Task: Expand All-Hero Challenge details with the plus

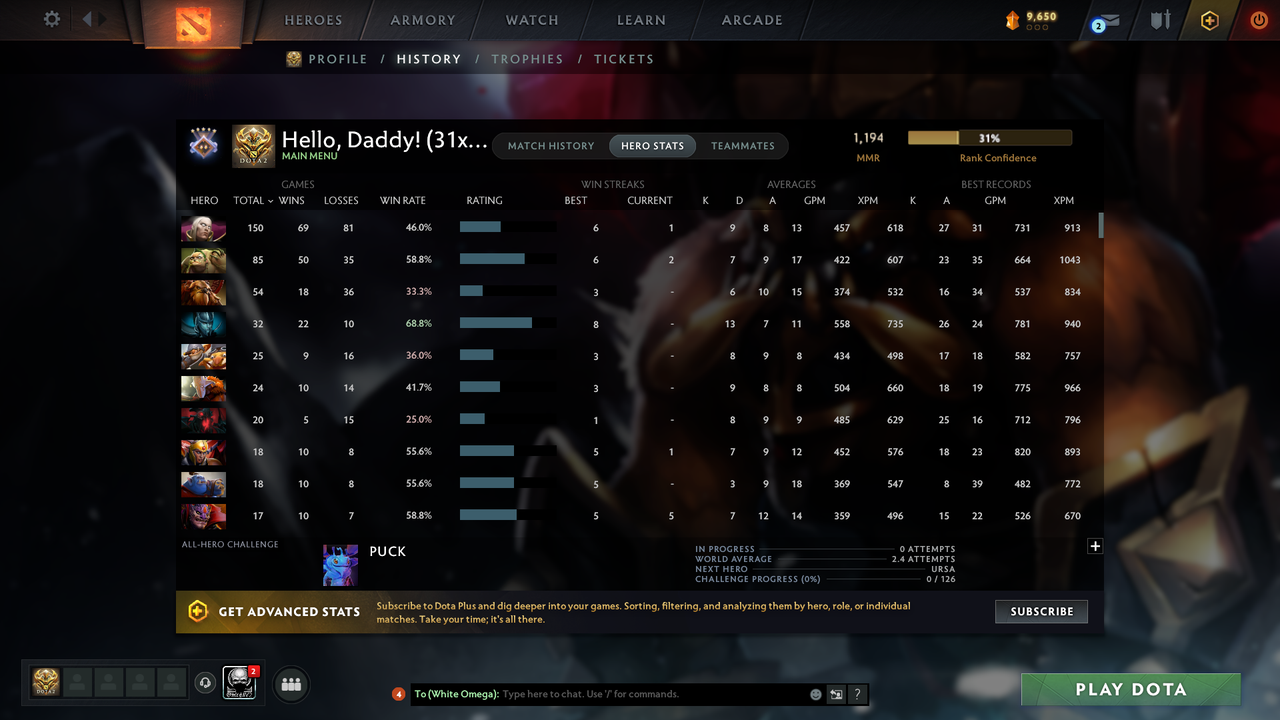Action: pos(1095,546)
